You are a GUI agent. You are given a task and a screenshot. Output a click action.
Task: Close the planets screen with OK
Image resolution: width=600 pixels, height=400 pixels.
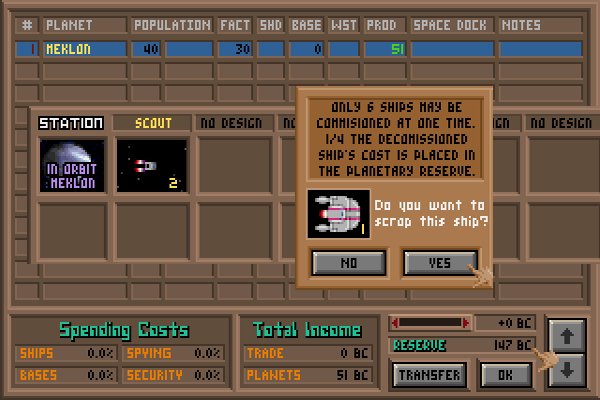pos(505,375)
